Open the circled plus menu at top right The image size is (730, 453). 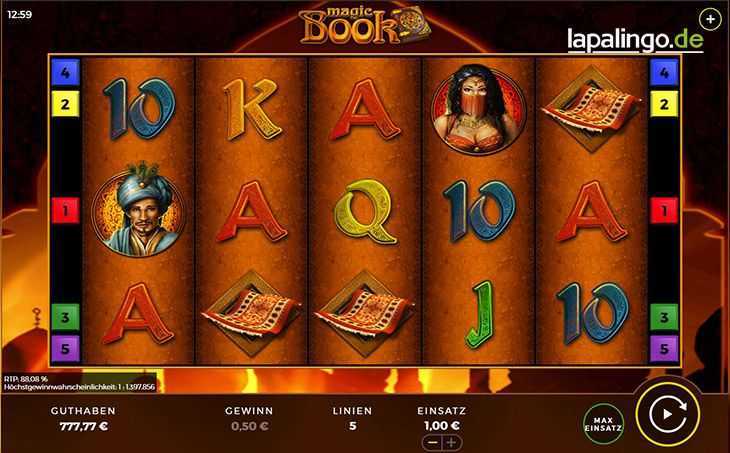(709, 19)
